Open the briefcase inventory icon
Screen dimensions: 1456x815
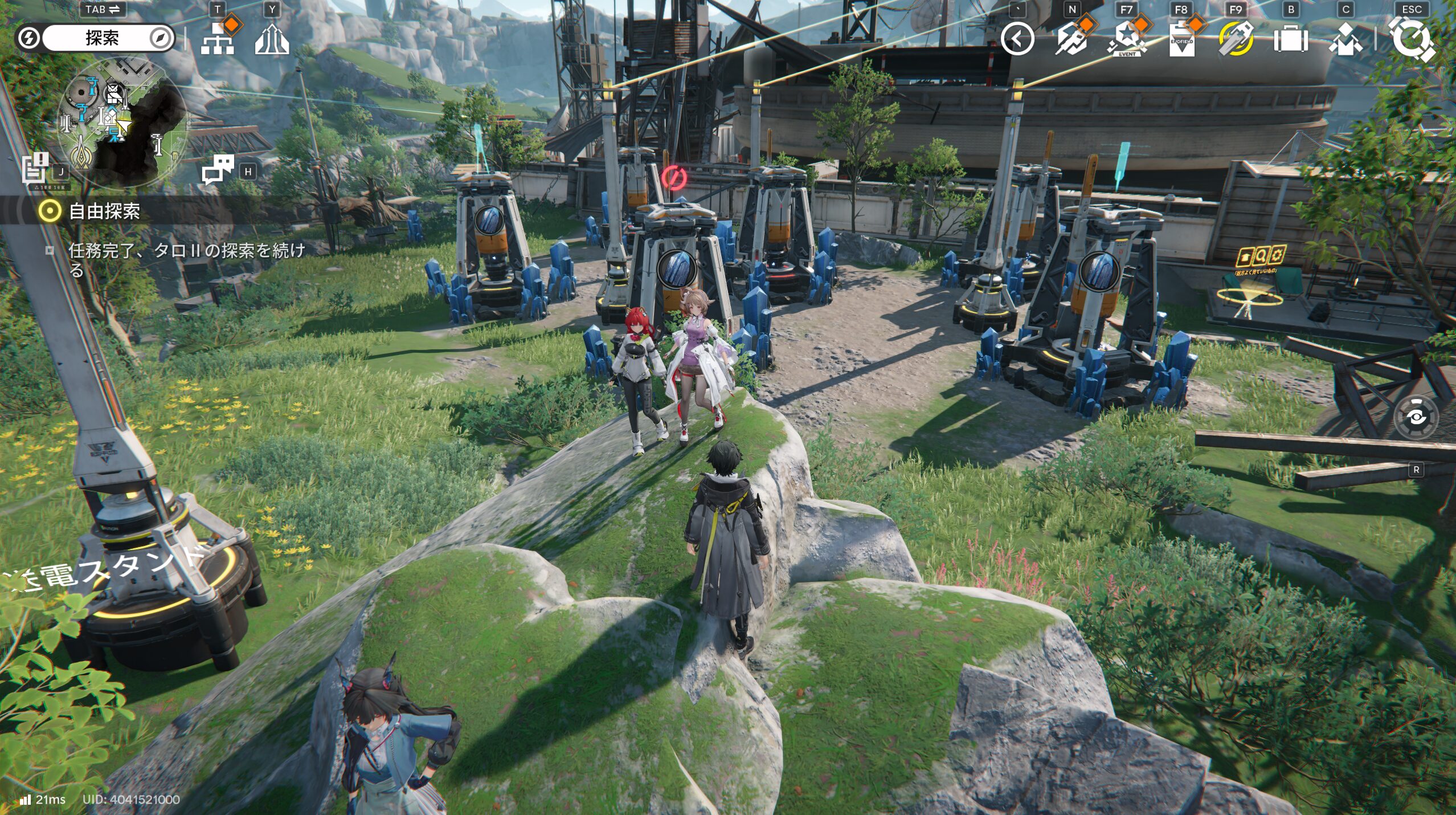coord(1291,39)
